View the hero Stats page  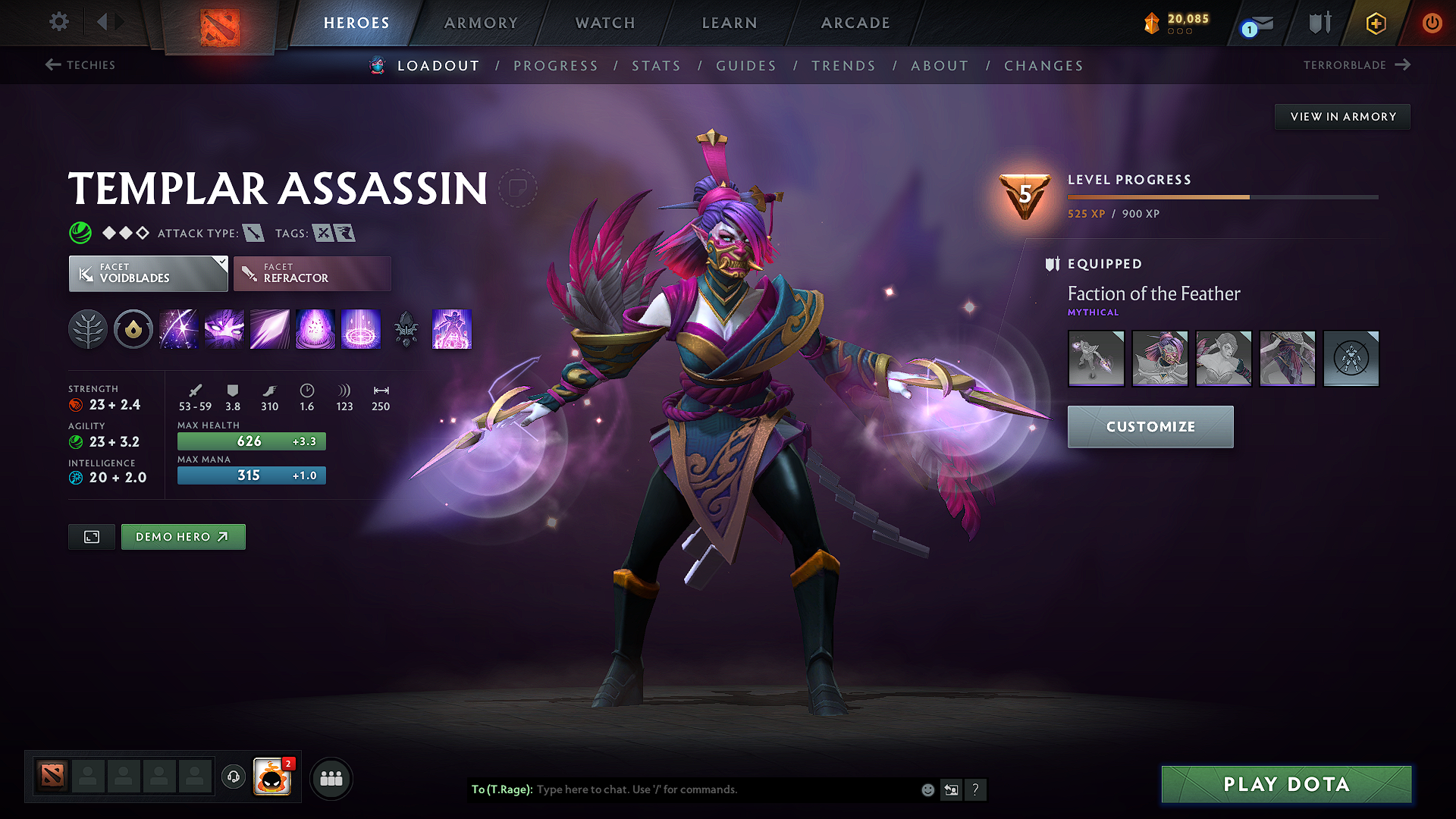656,66
